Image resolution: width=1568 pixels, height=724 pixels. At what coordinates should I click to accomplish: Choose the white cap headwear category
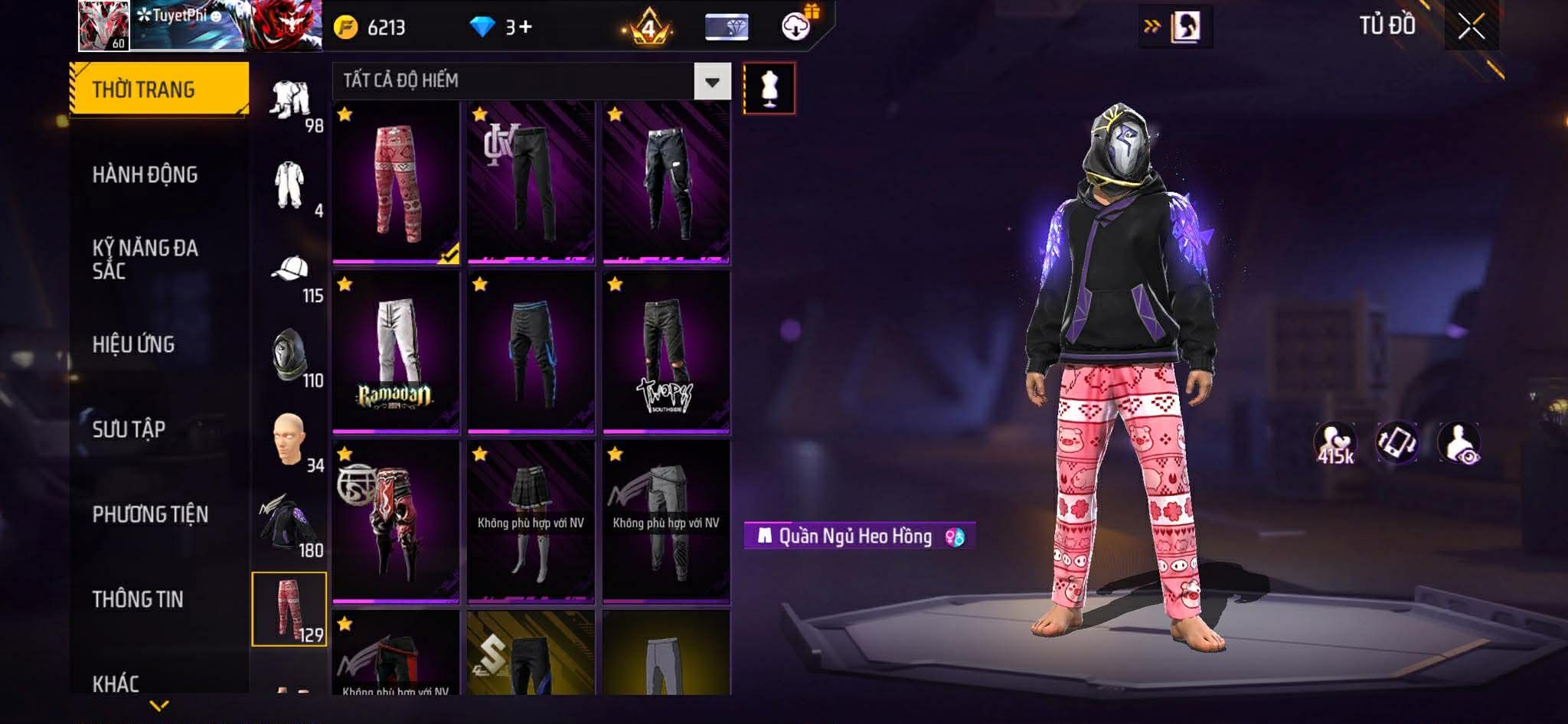290,269
